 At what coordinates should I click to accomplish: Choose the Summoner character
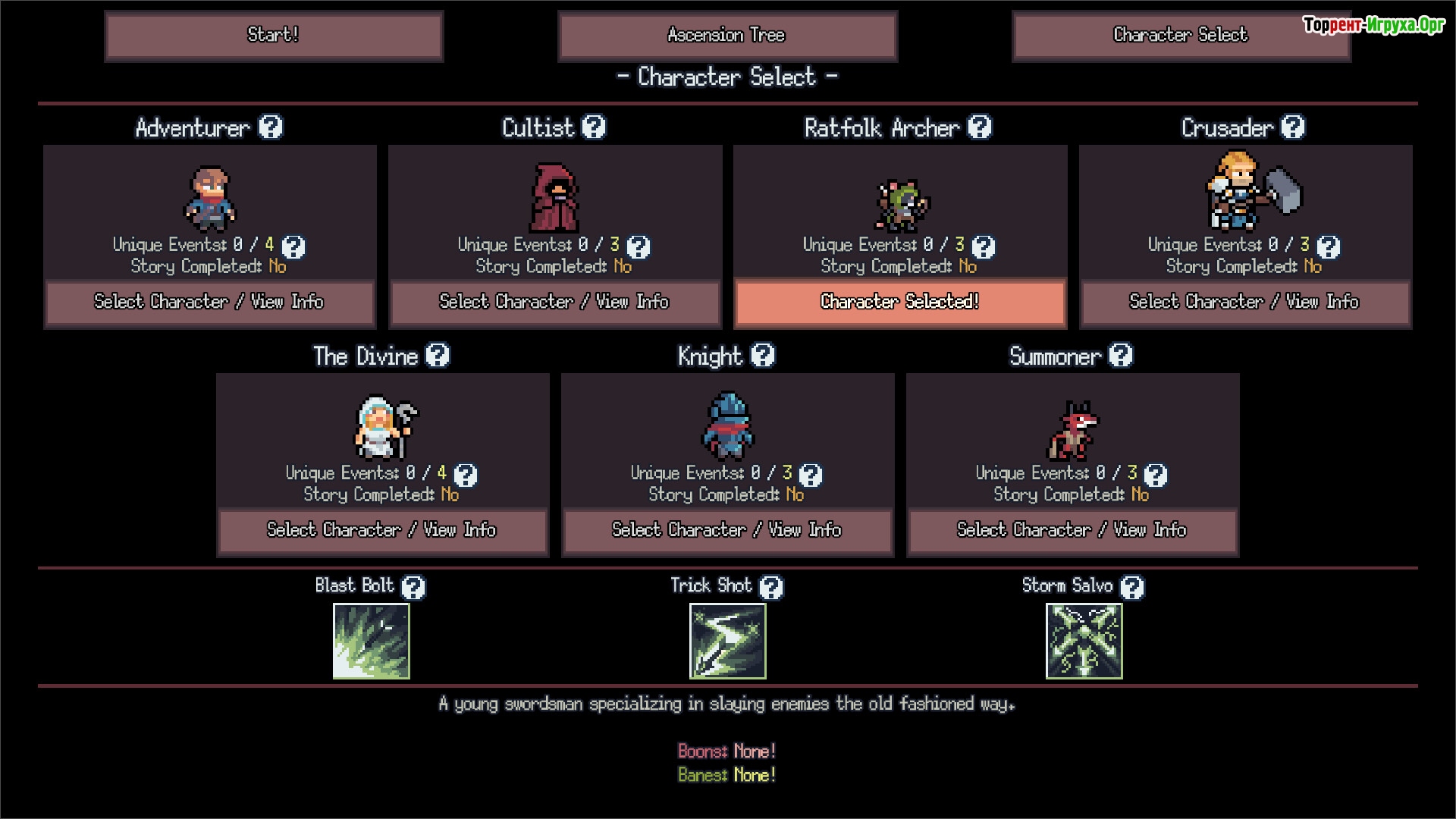[1072, 531]
